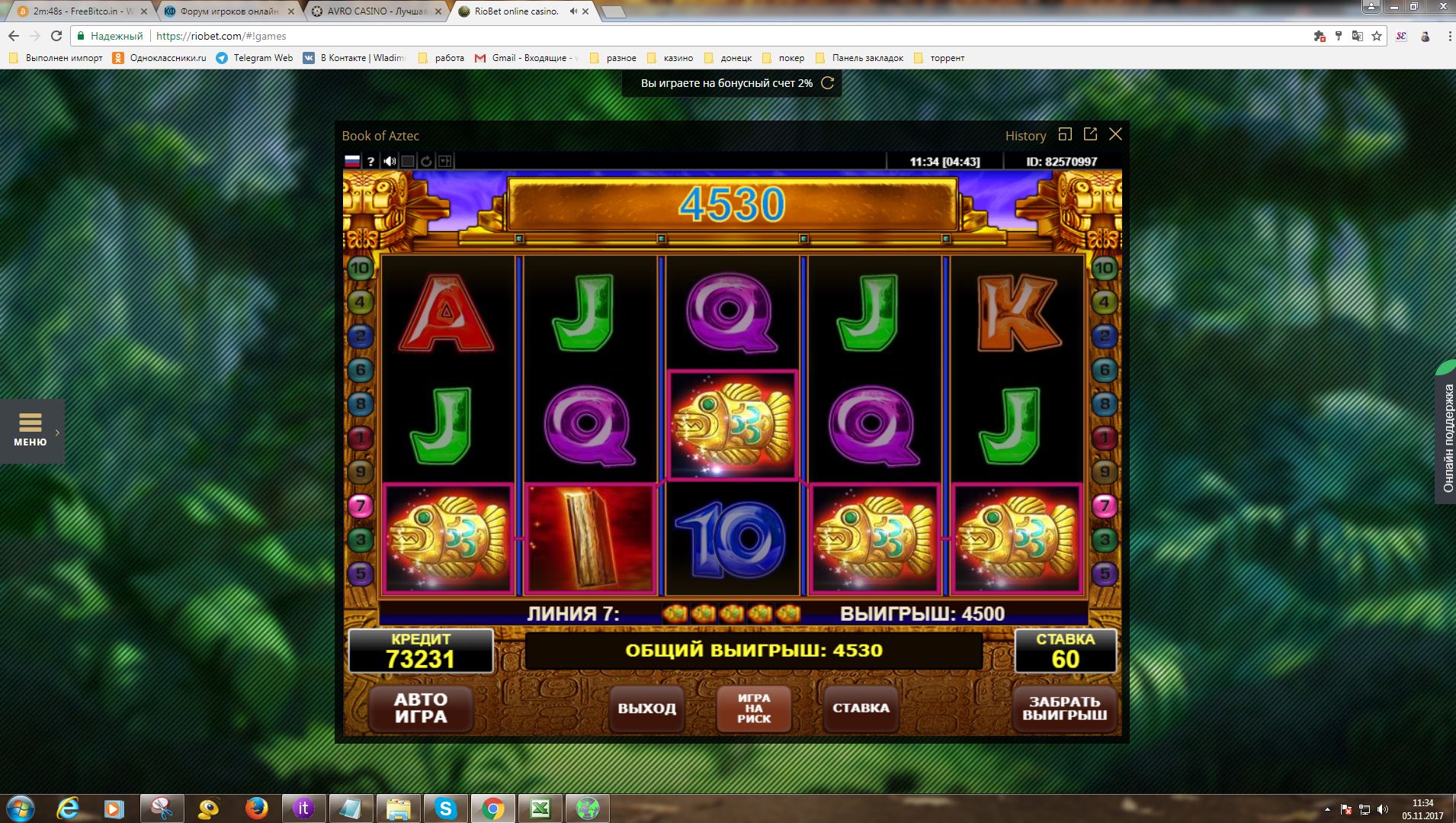This screenshot has width=1456, height=823.
Task: Change the bet with the СТАВКА button
Action: point(861,708)
